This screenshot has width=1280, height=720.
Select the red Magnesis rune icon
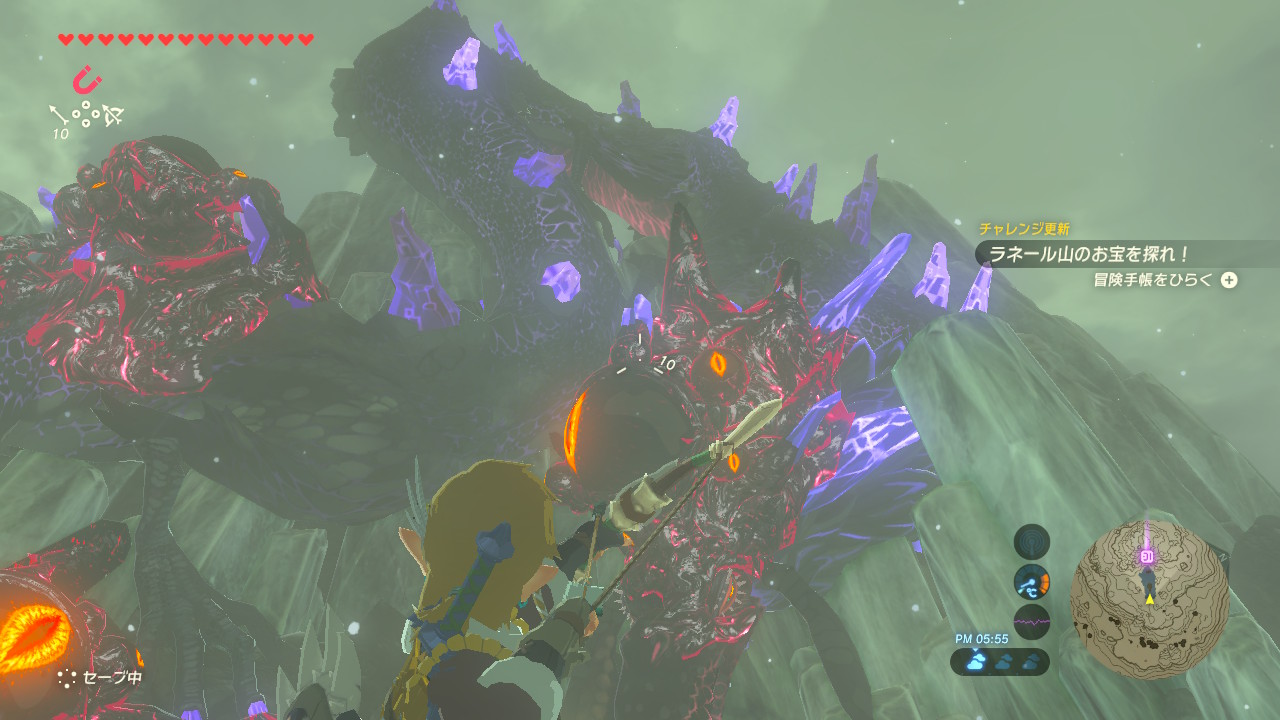click(x=87, y=79)
